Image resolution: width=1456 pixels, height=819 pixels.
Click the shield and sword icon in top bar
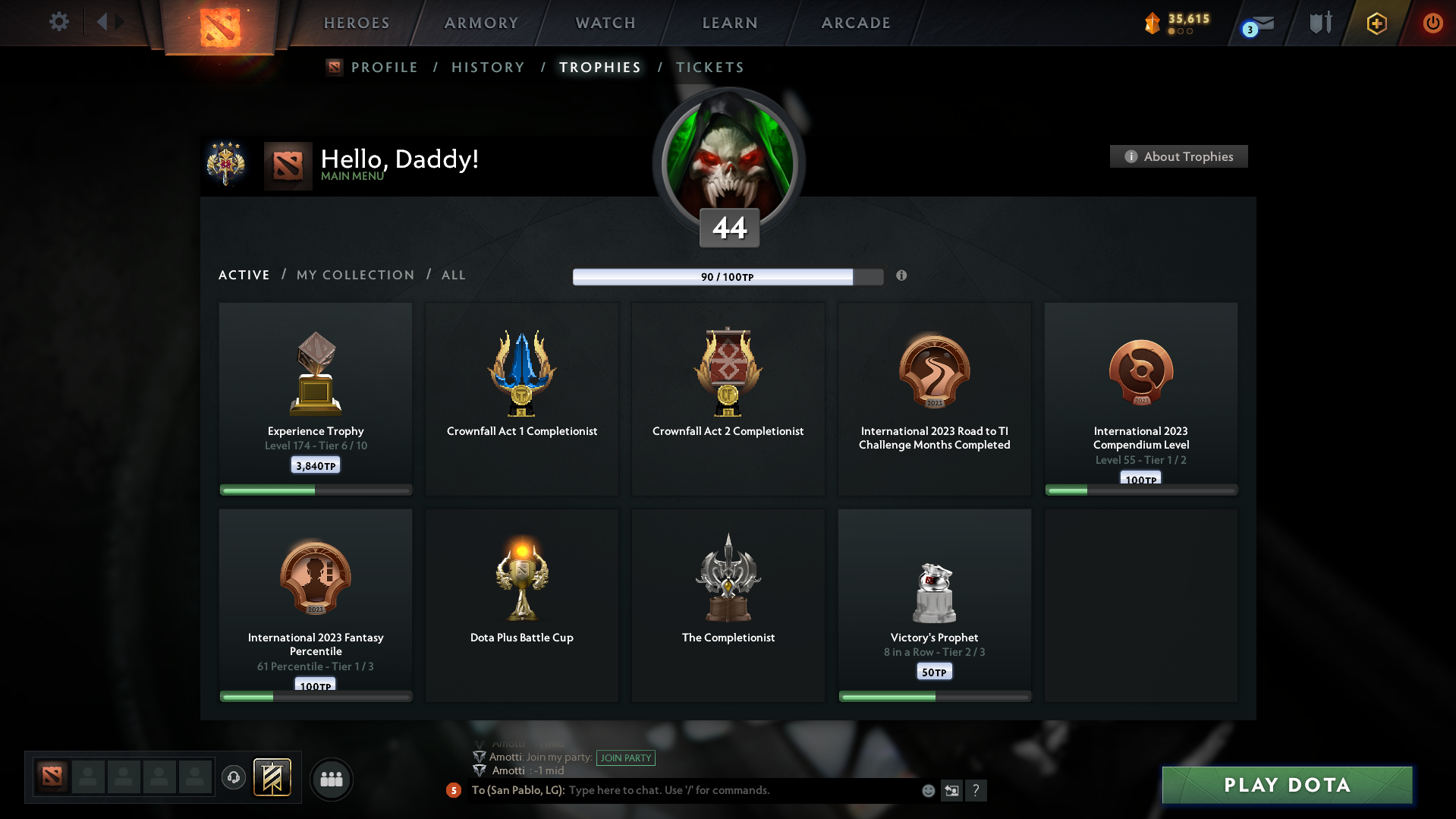[1321, 24]
